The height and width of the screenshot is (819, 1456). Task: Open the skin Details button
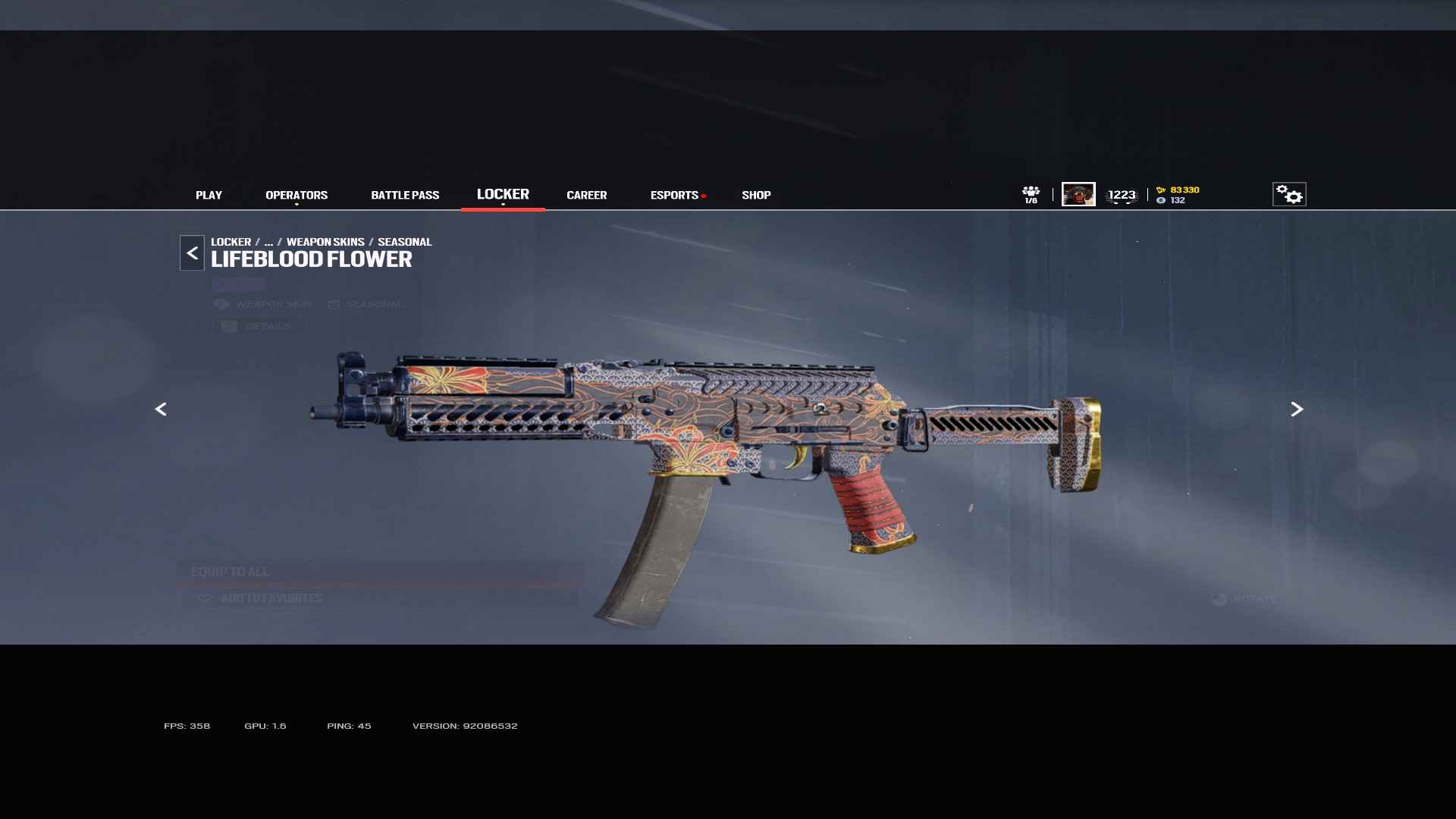click(259, 326)
